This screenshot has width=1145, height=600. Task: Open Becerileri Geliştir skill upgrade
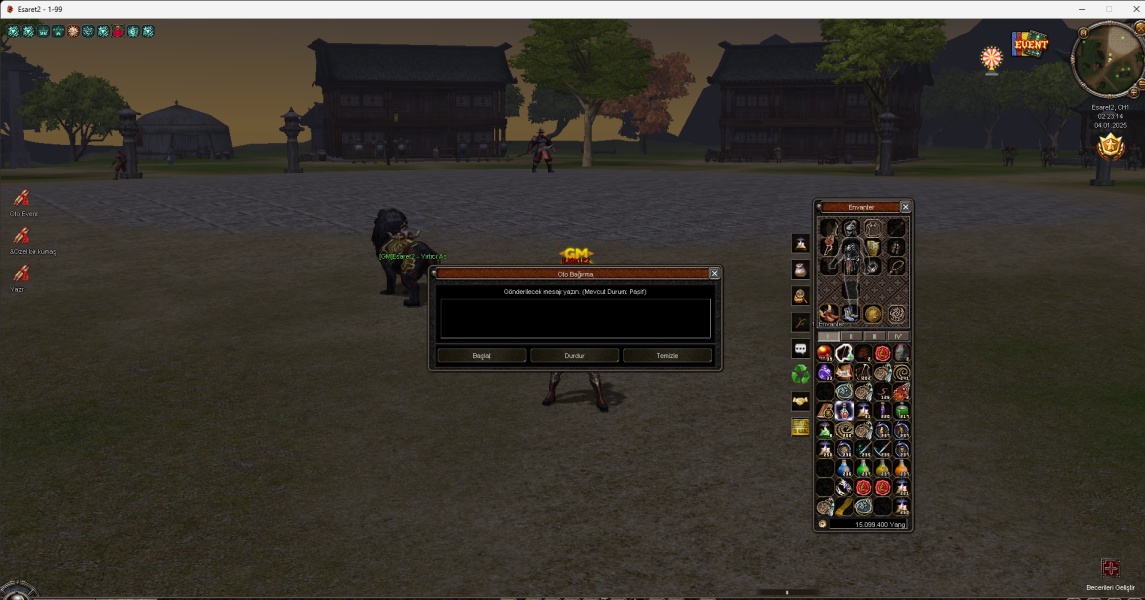(x=1110, y=569)
